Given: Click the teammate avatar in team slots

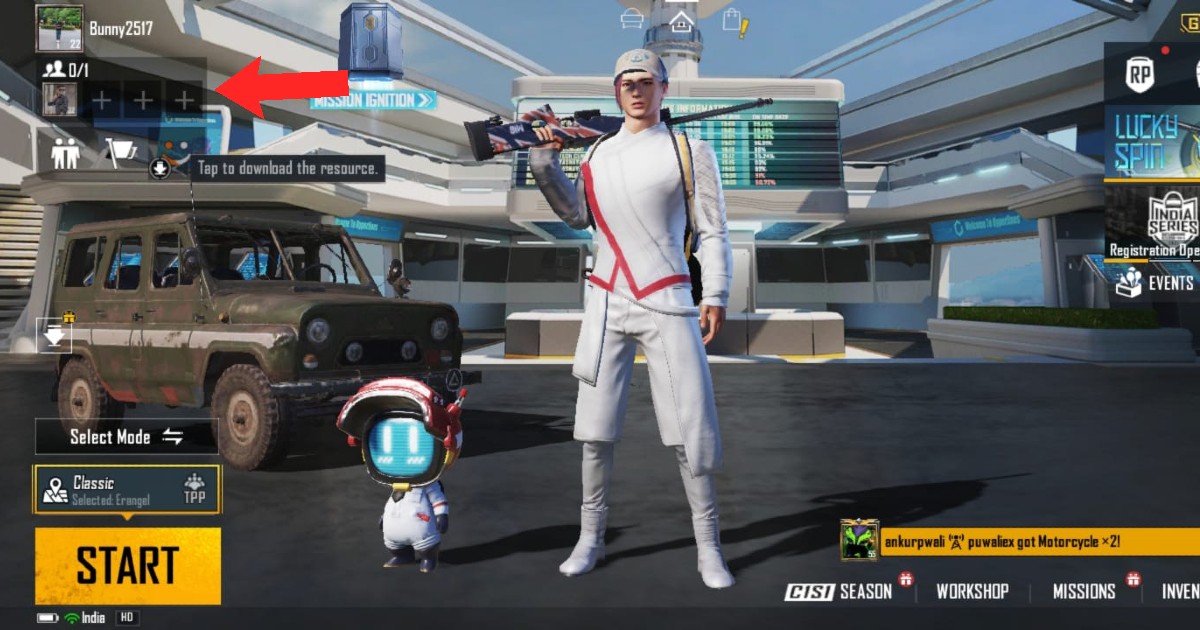Looking at the screenshot, I should (x=60, y=99).
